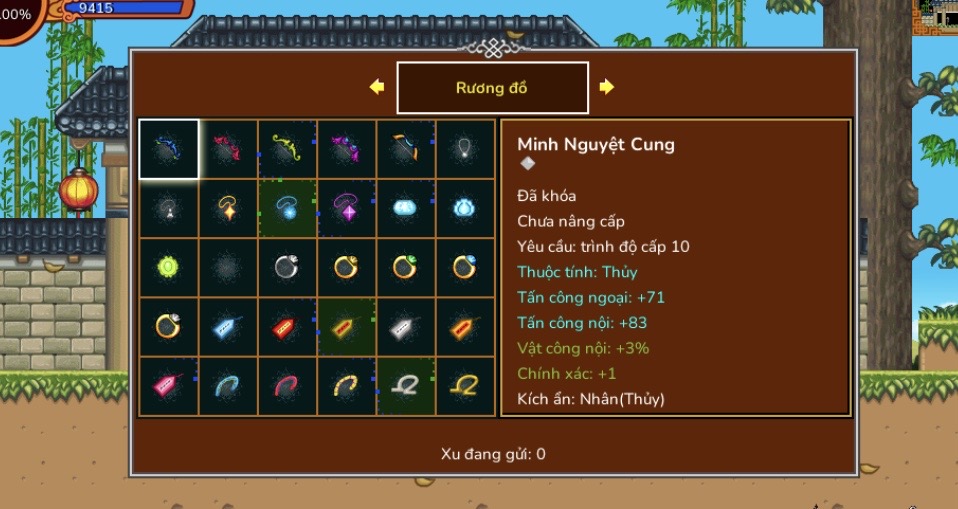Select the golden star pendant necklace
The width and height of the screenshot is (958, 509).
pyautogui.click(x=228, y=208)
